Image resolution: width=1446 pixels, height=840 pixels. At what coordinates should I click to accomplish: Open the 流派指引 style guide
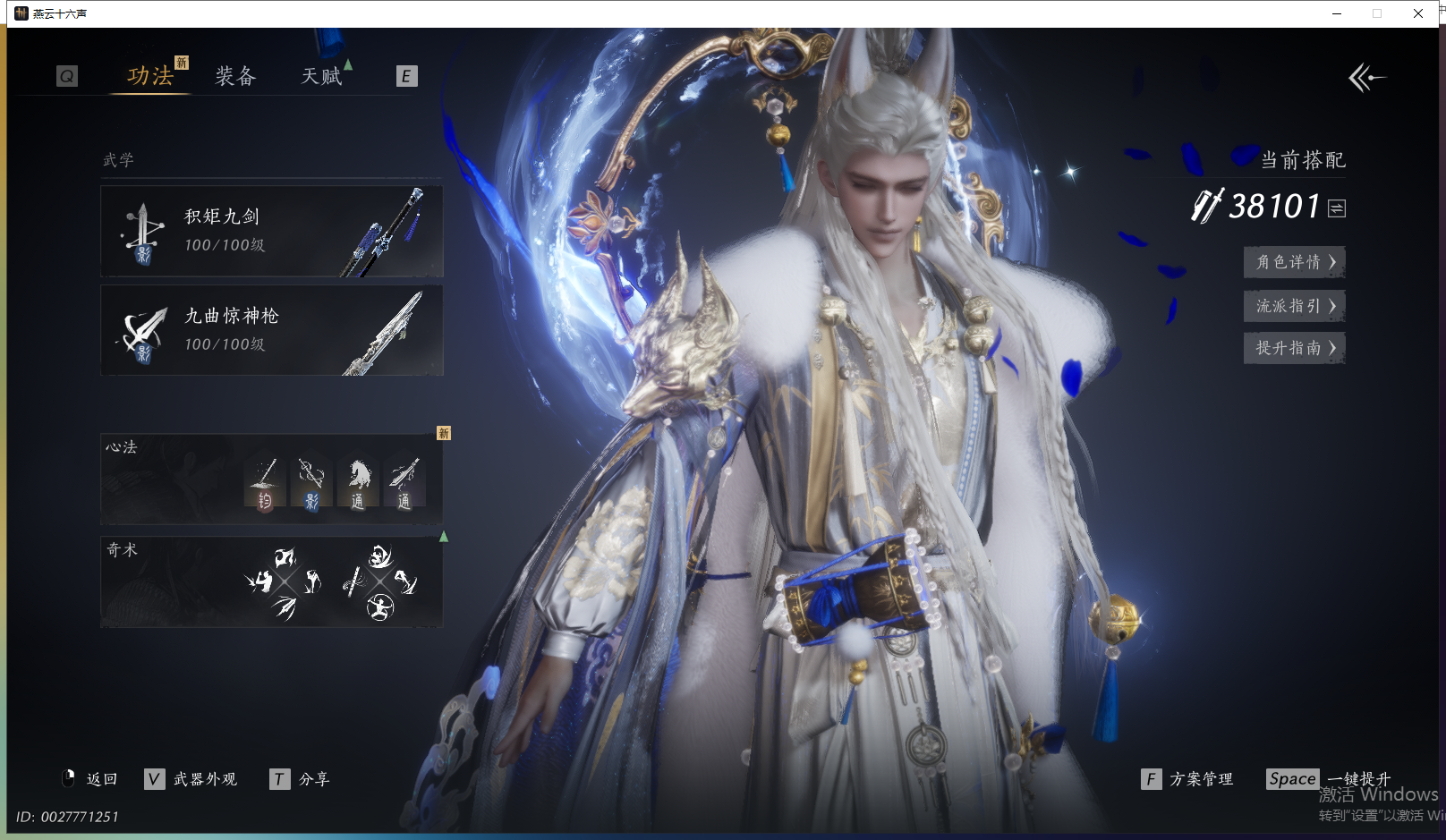coord(1294,306)
